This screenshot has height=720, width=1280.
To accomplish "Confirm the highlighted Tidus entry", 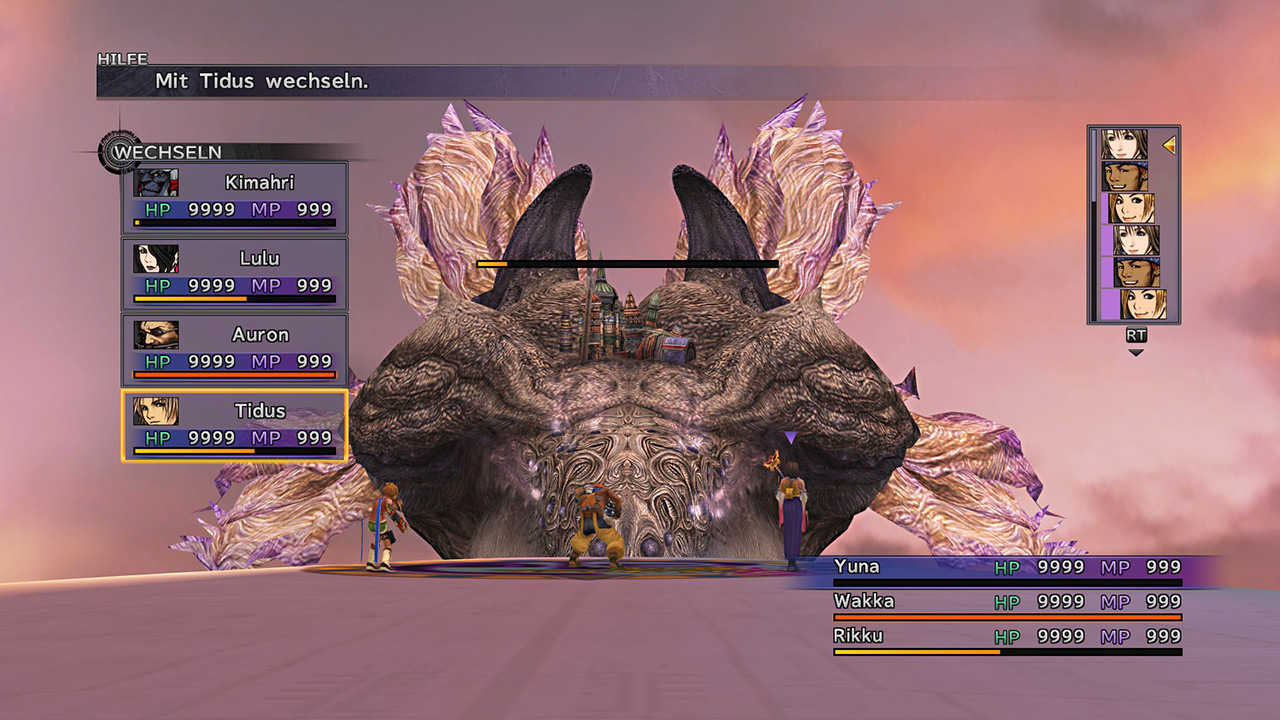I will (235, 425).
